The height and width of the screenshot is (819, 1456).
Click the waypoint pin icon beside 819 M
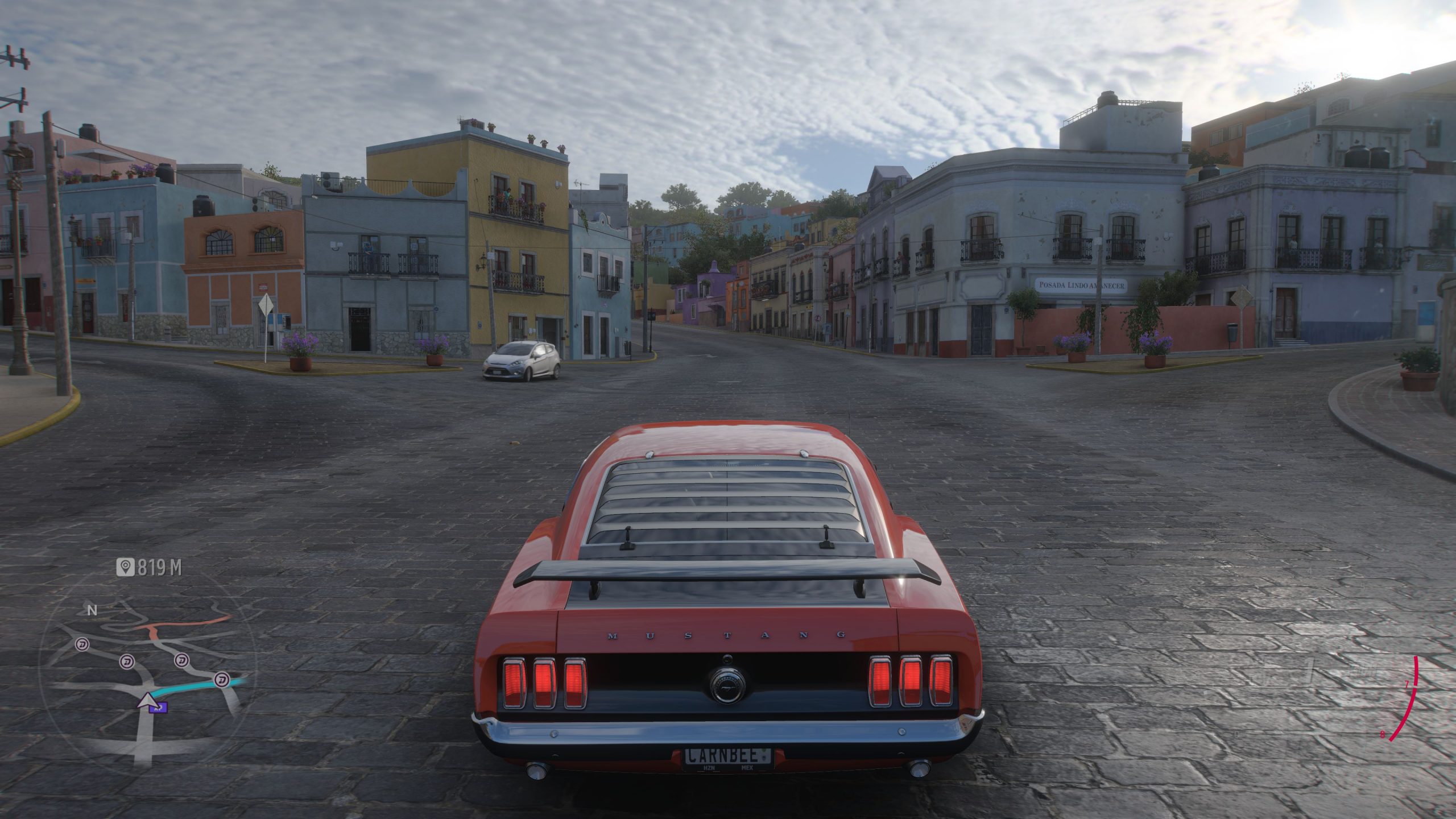click(x=125, y=566)
